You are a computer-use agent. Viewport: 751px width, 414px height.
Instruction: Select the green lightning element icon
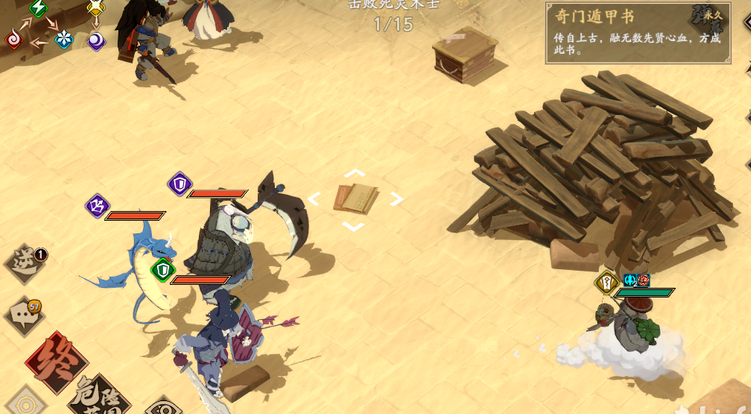pyautogui.click(x=39, y=9)
